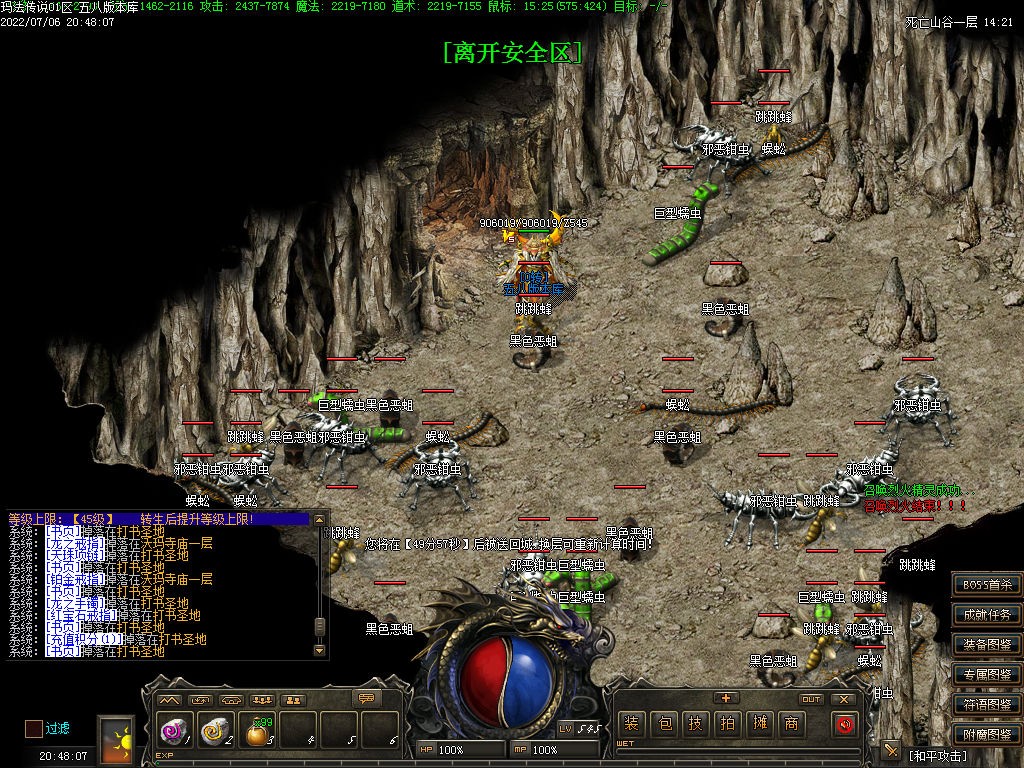Screen dimensions: 1024x768
Task: Expand the panel with the plus button
Action: [726, 698]
